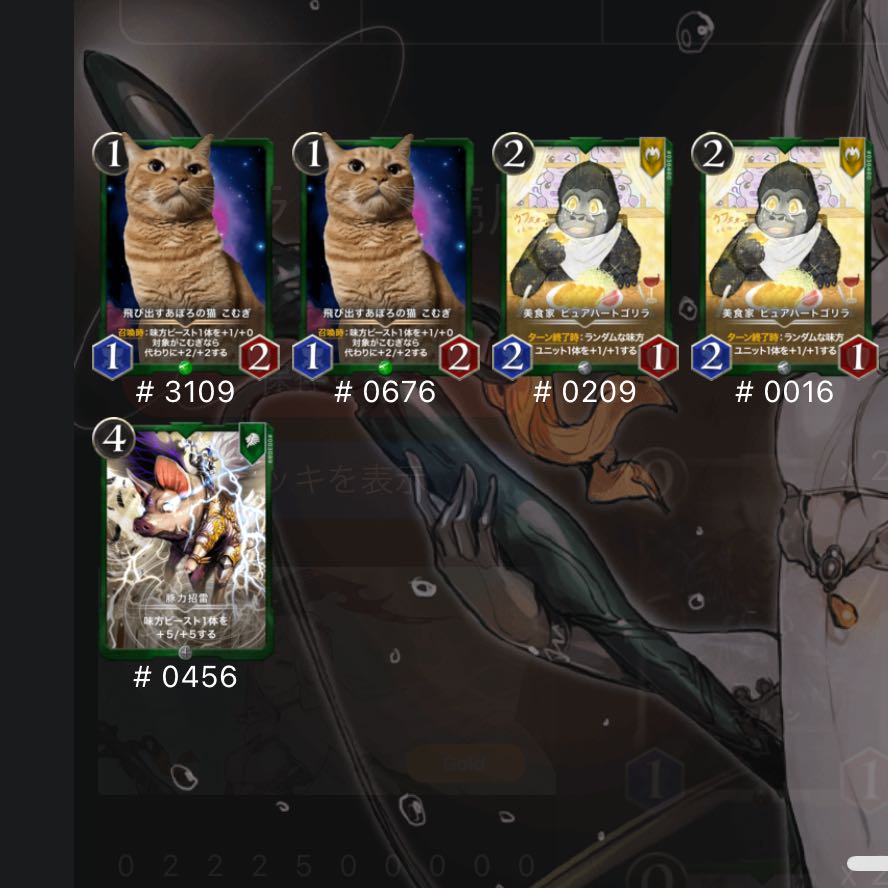Image resolution: width=888 pixels, height=888 pixels.
Task: Open the gorilla card numbered #0016
Action: click(786, 255)
